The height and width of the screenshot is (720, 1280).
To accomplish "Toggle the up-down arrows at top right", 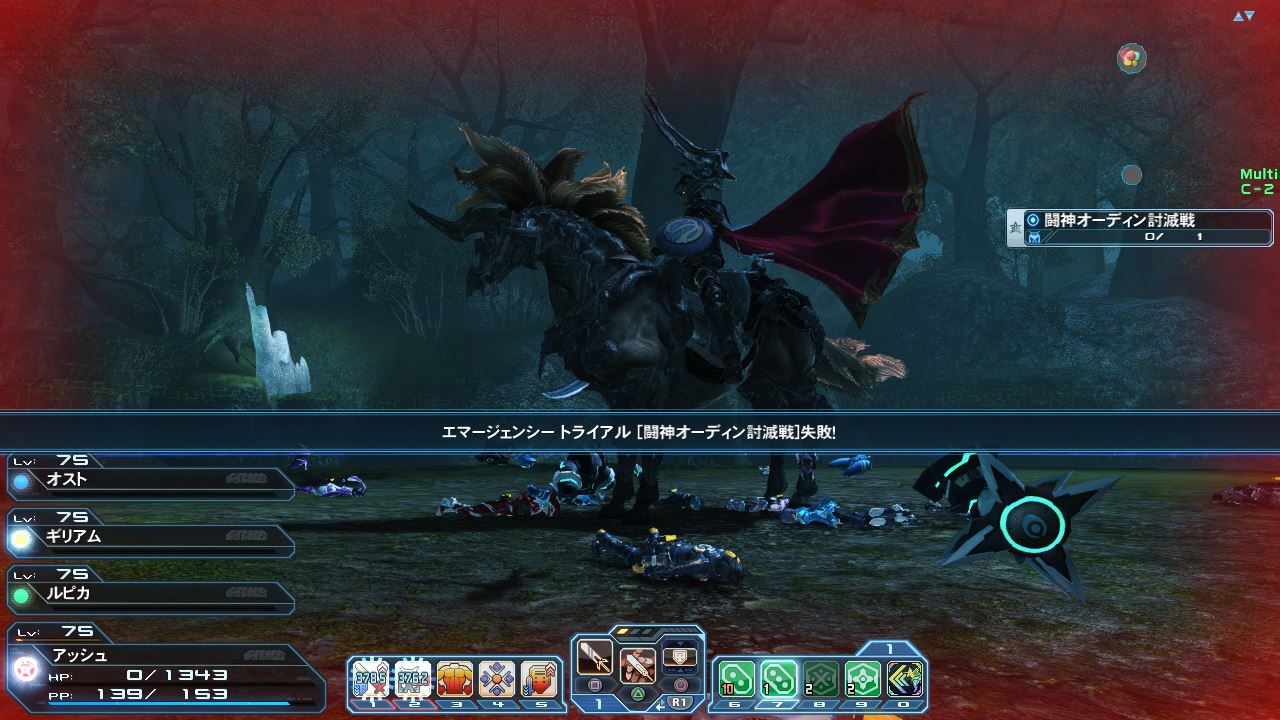I will (1243, 16).
